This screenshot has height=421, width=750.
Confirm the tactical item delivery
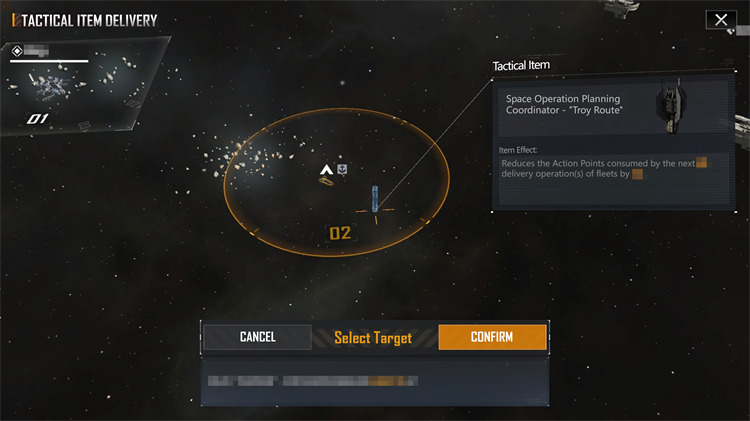coord(492,337)
